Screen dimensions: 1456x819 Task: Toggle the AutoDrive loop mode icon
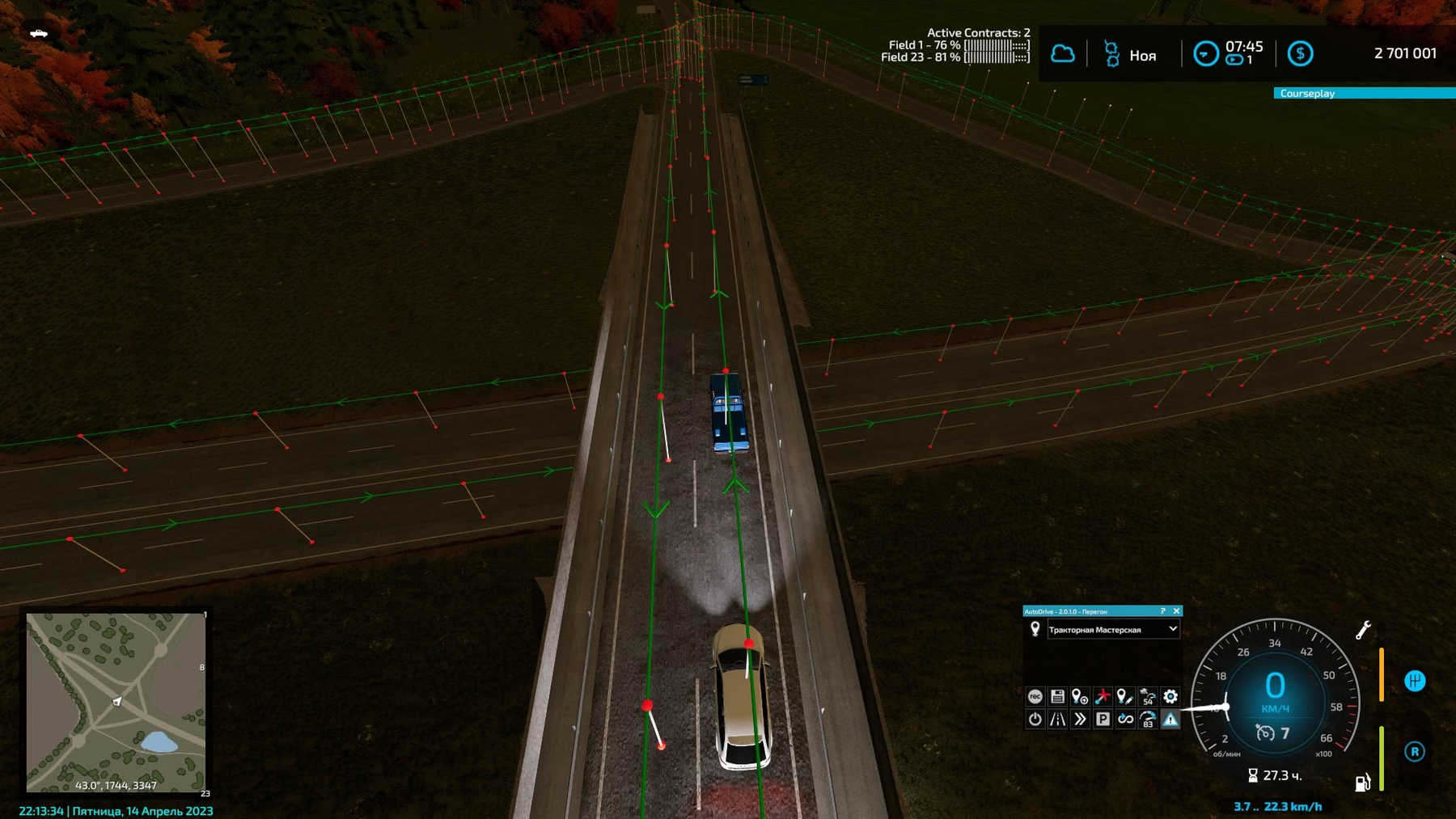click(x=1125, y=719)
